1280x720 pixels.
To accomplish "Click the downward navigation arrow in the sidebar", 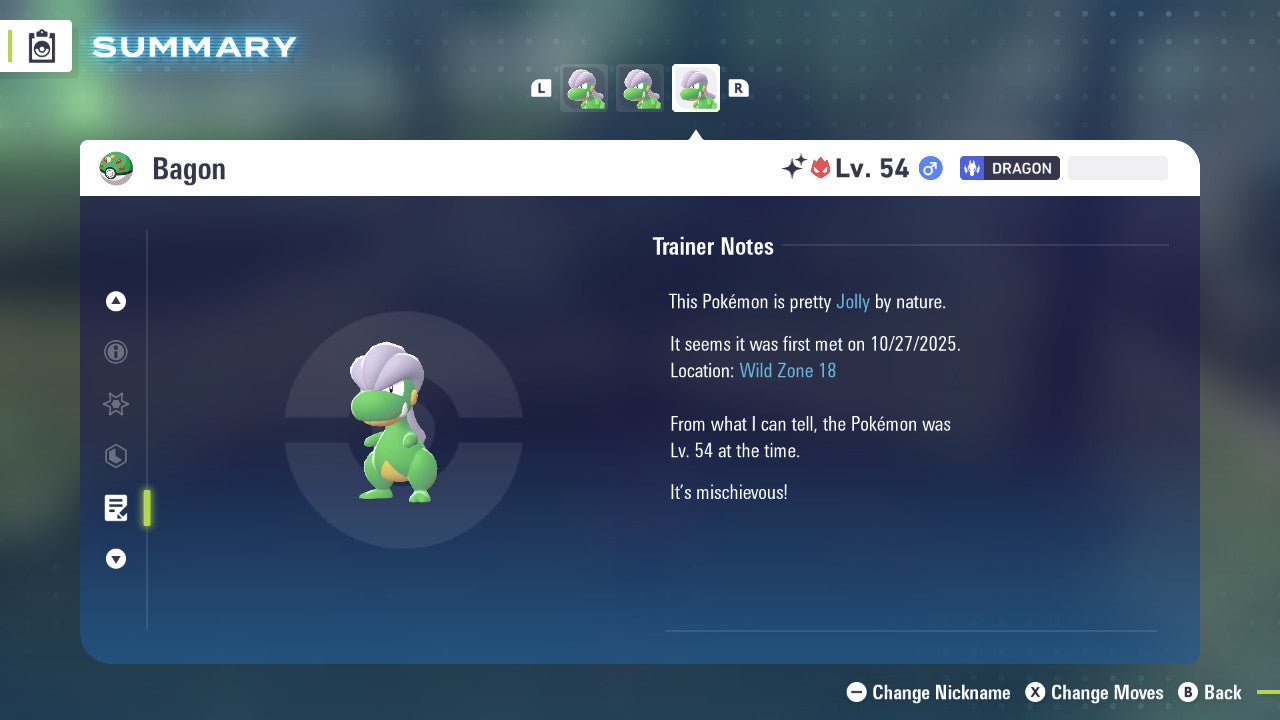I will pos(116,559).
